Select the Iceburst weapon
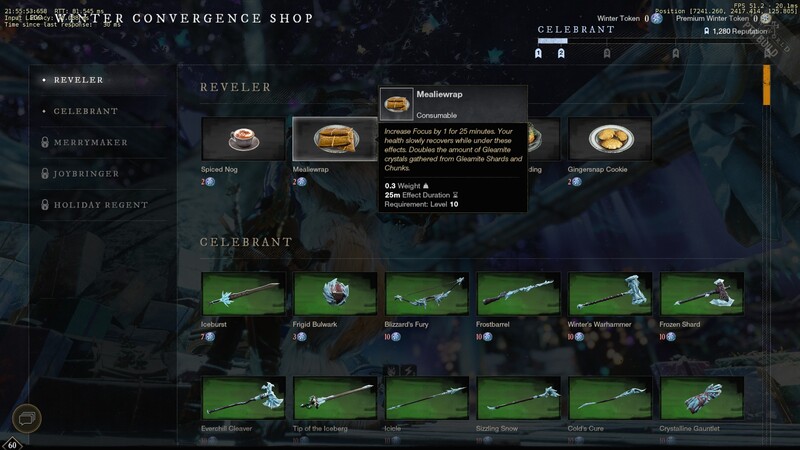The image size is (800, 450). click(x=242, y=293)
